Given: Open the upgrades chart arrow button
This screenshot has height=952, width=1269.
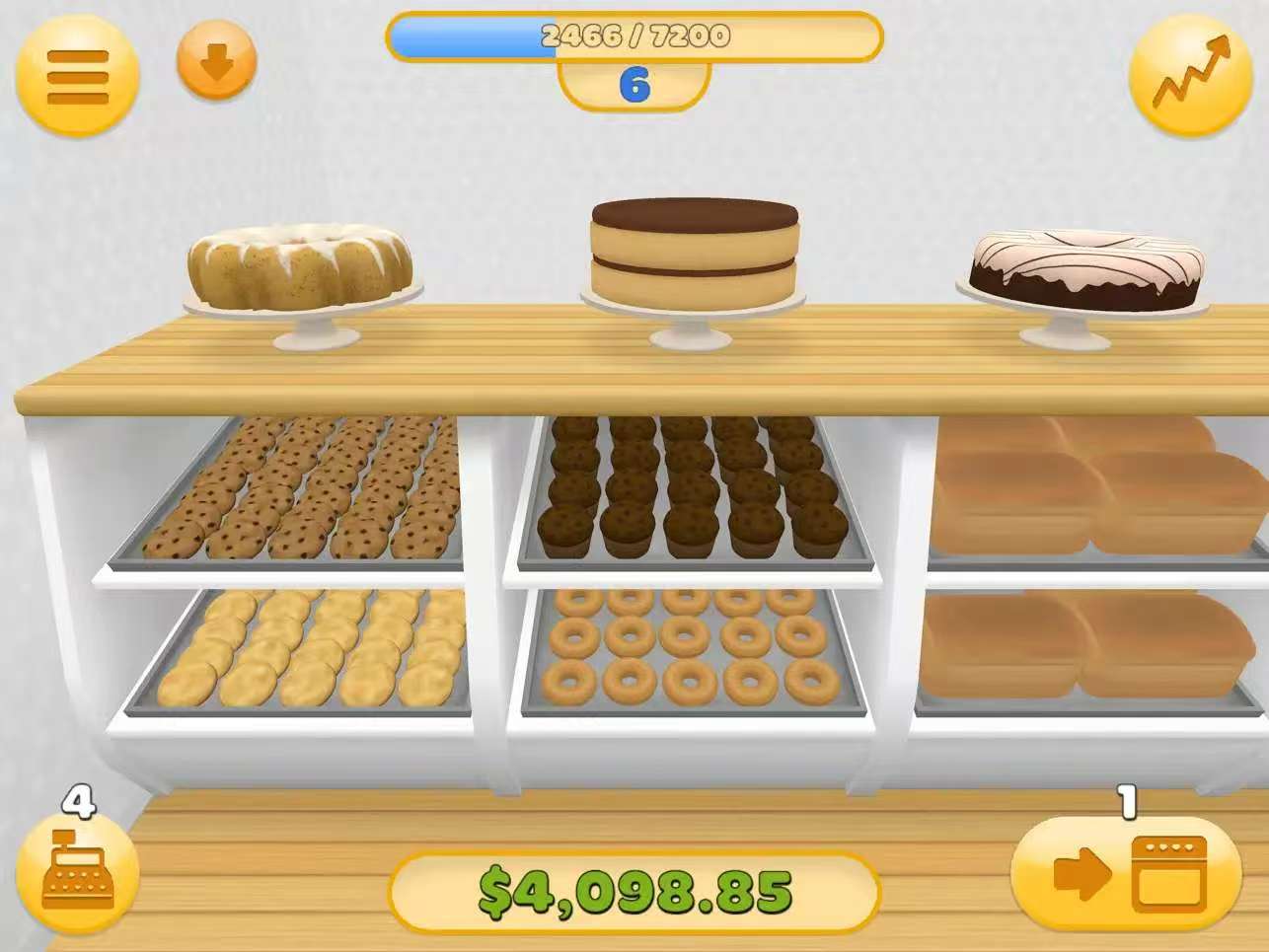Looking at the screenshot, I should coord(1191,74).
